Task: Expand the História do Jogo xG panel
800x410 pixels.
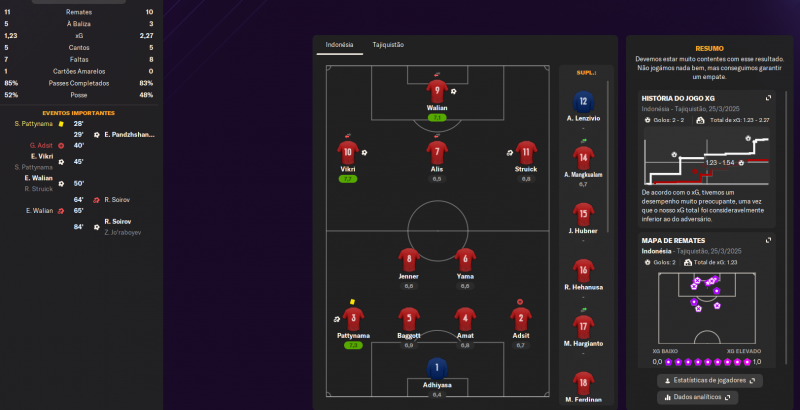Action: [768, 98]
